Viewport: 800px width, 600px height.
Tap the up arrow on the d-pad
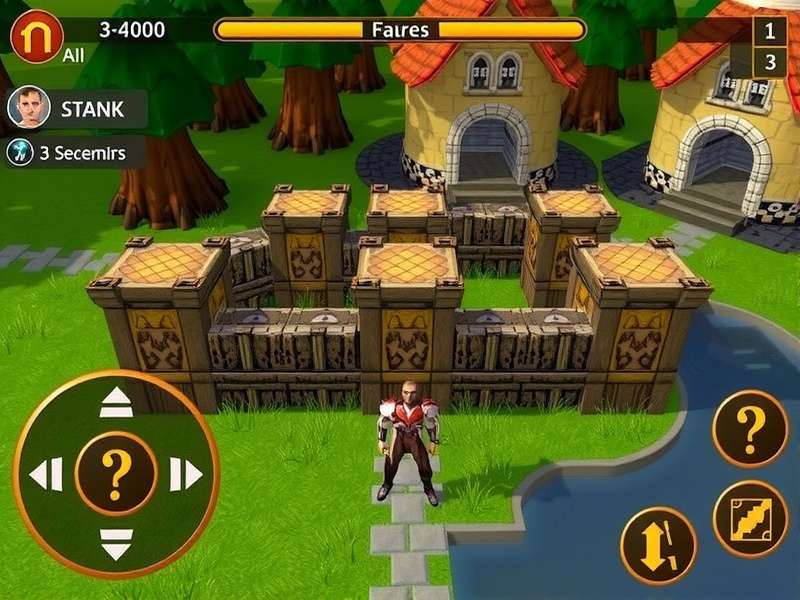(116, 403)
